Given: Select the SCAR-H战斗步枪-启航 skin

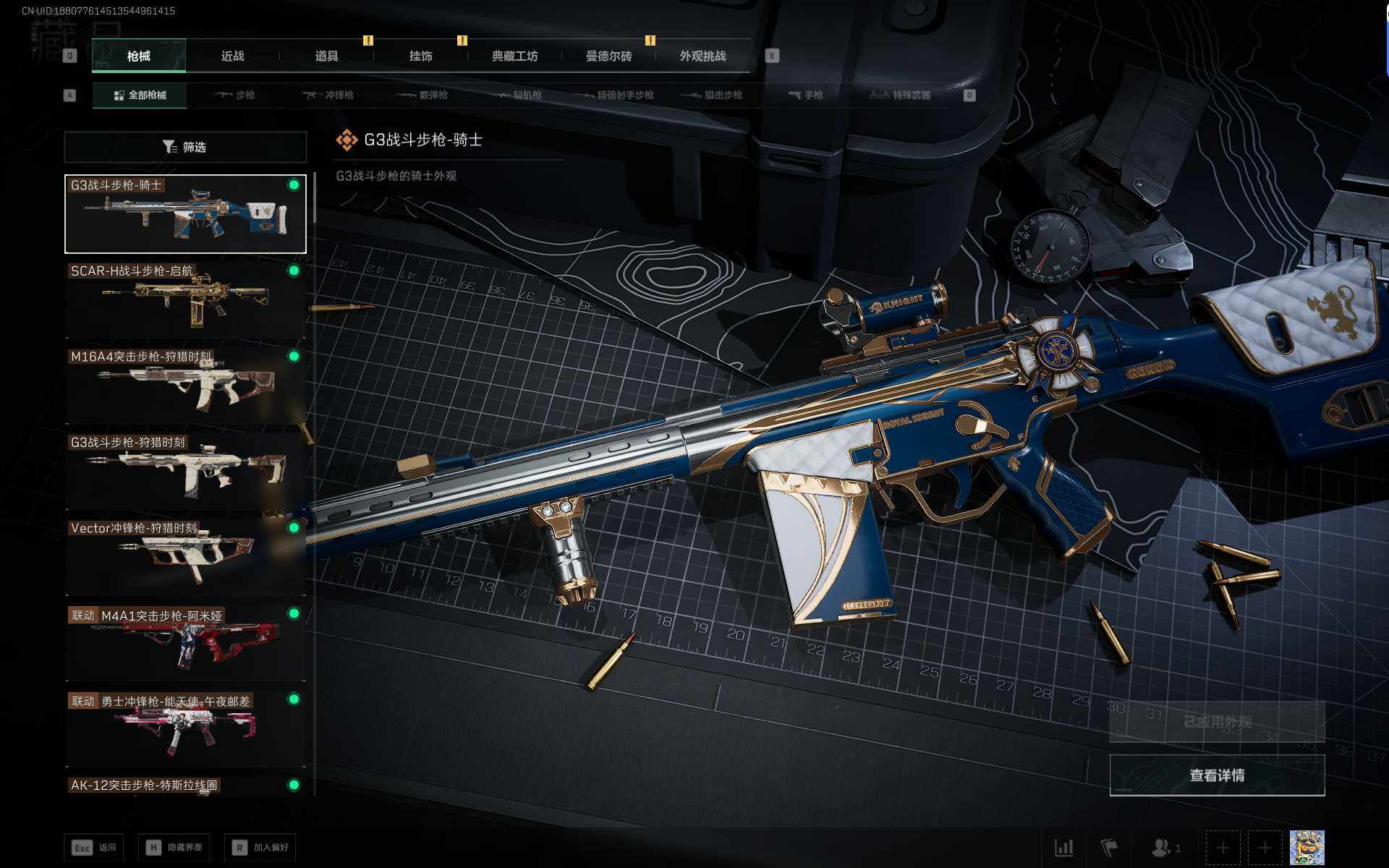Looking at the screenshot, I should point(185,299).
